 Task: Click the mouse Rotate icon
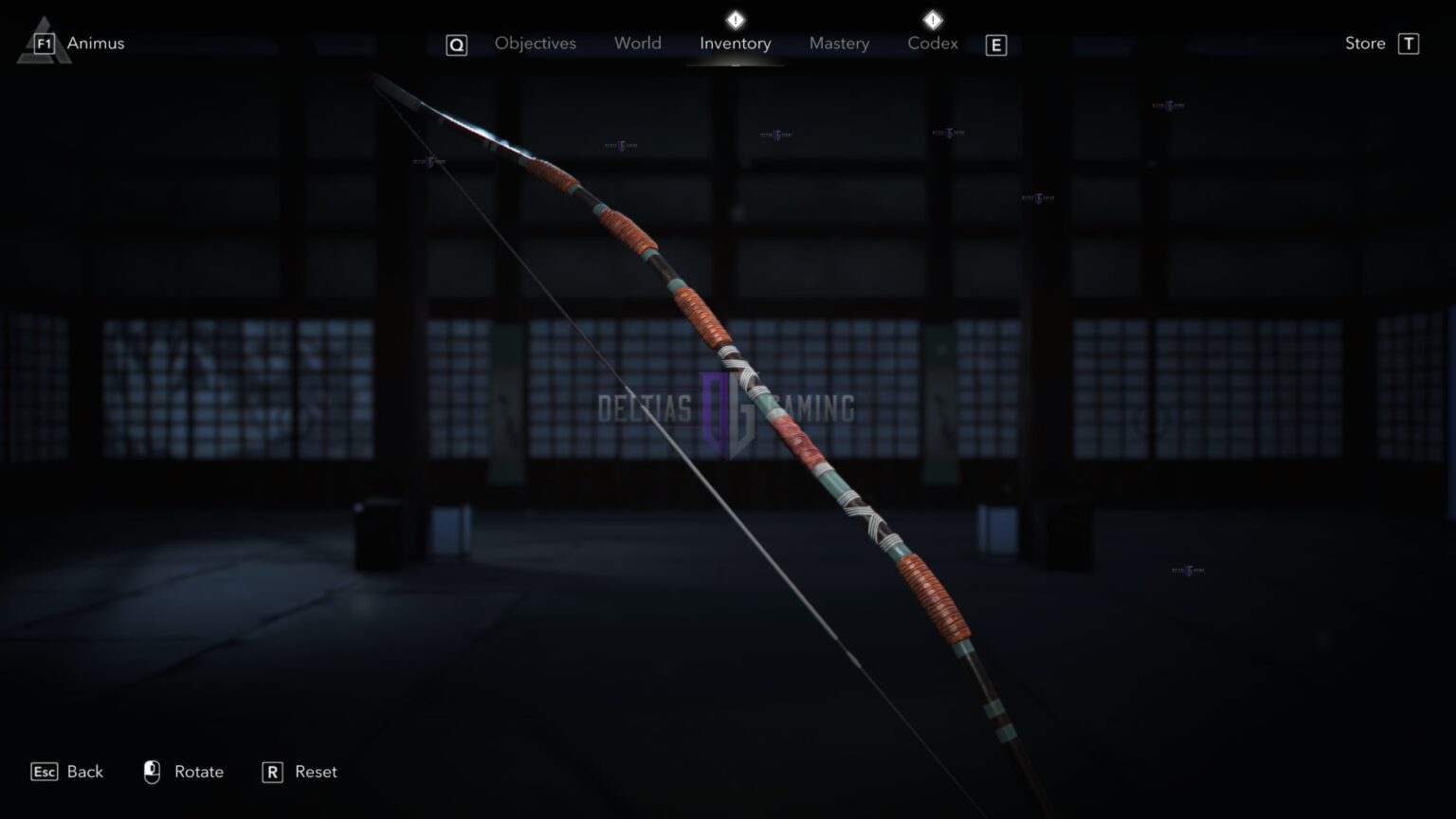tap(152, 772)
